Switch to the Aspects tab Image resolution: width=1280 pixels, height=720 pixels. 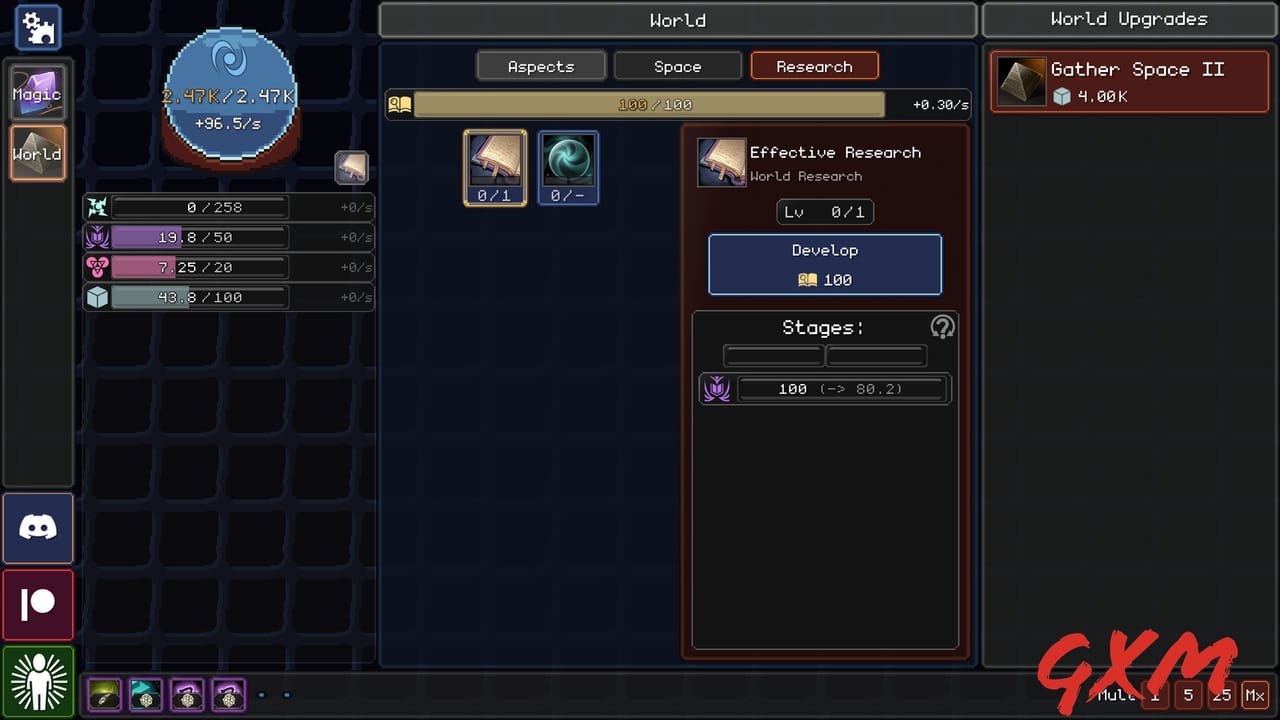(x=540, y=66)
